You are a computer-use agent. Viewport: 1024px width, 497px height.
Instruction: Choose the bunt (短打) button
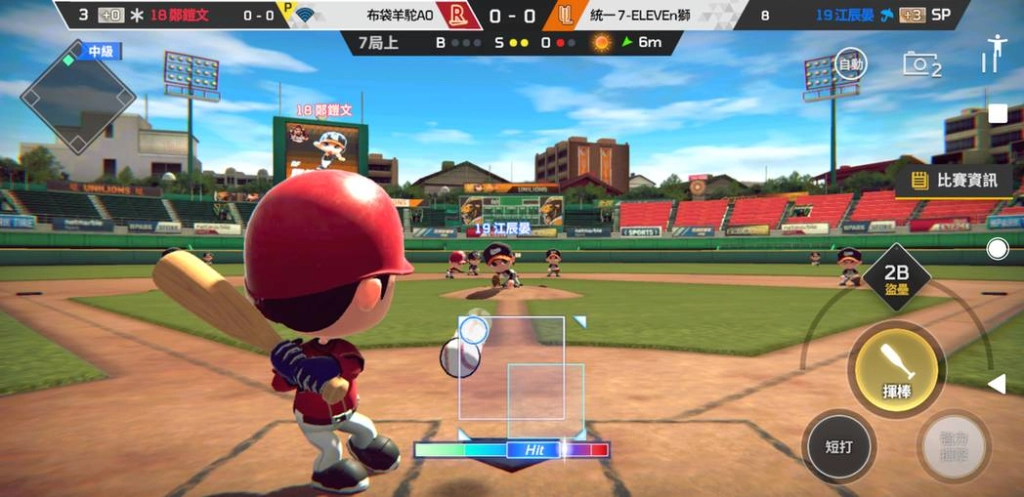pos(839,445)
